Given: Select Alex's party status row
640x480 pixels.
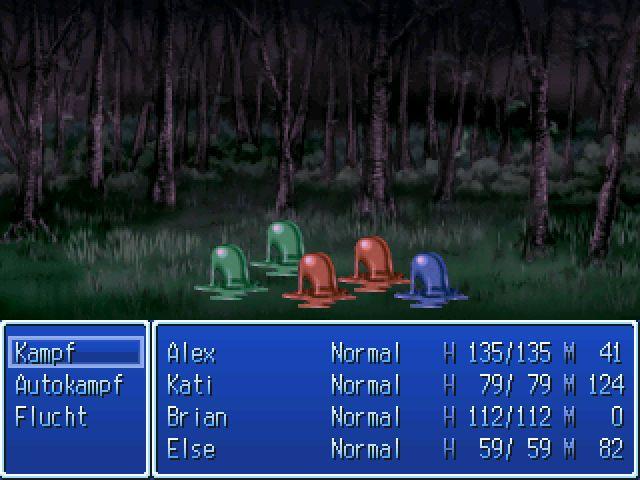Looking at the screenshot, I should [394, 353].
